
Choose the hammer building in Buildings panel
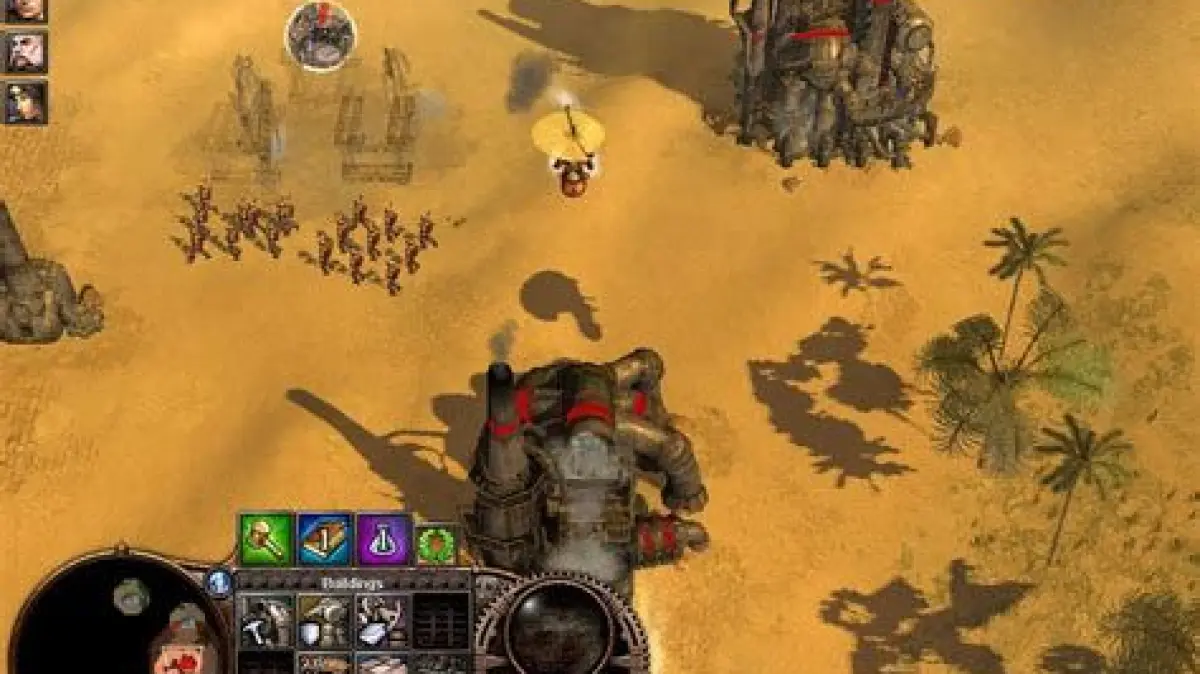(266, 621)
